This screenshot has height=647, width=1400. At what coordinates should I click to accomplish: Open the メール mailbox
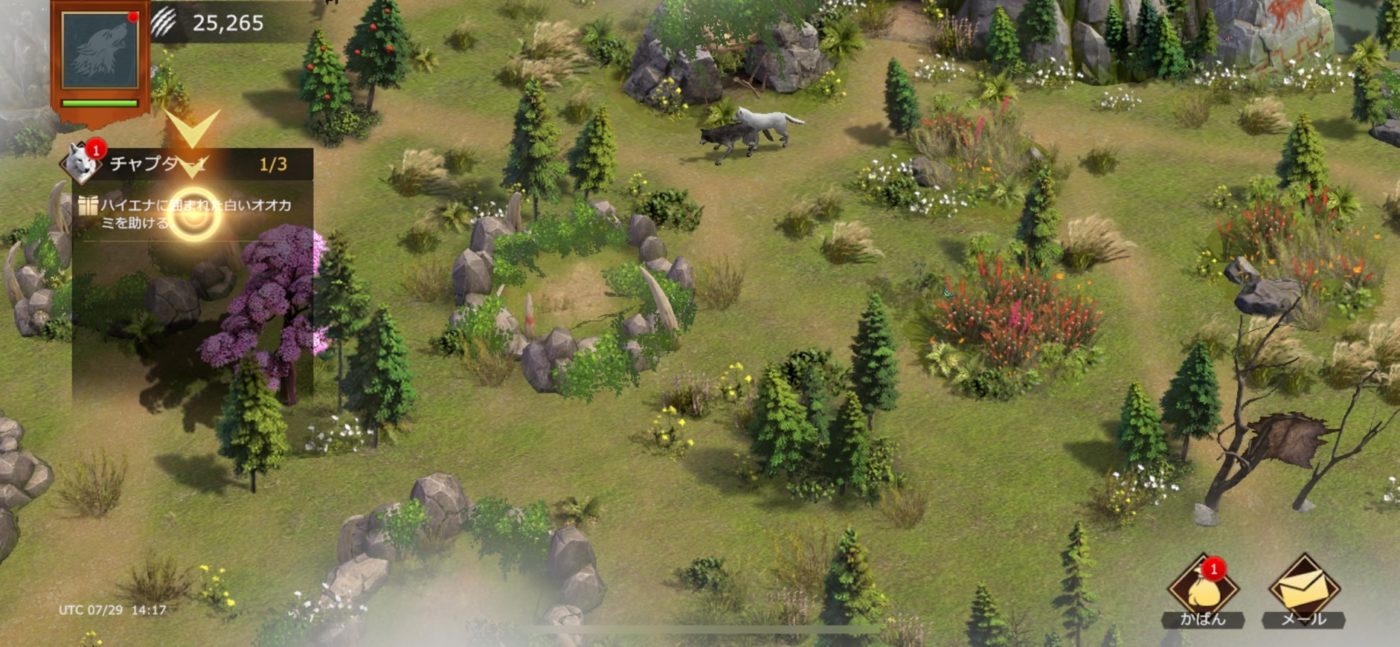click(x=1304, y=588)
